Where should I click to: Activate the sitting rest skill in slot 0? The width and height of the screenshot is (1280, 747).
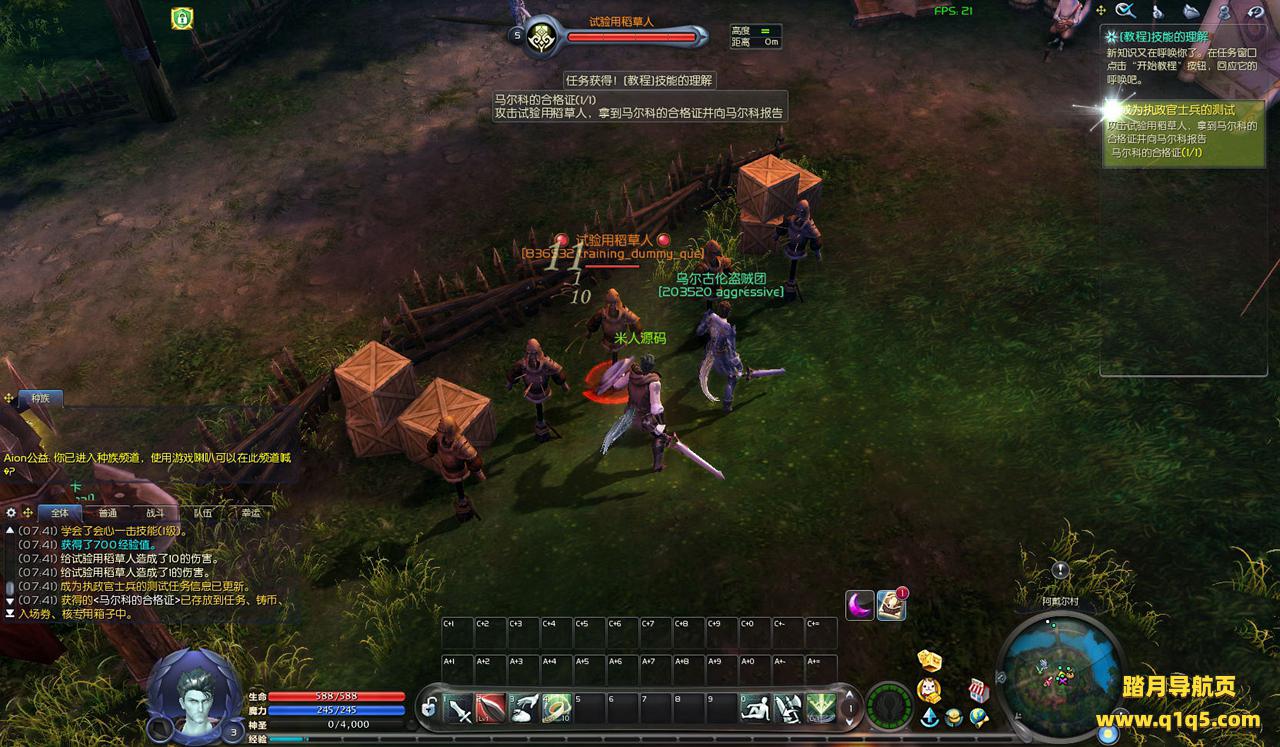[755, 708]
